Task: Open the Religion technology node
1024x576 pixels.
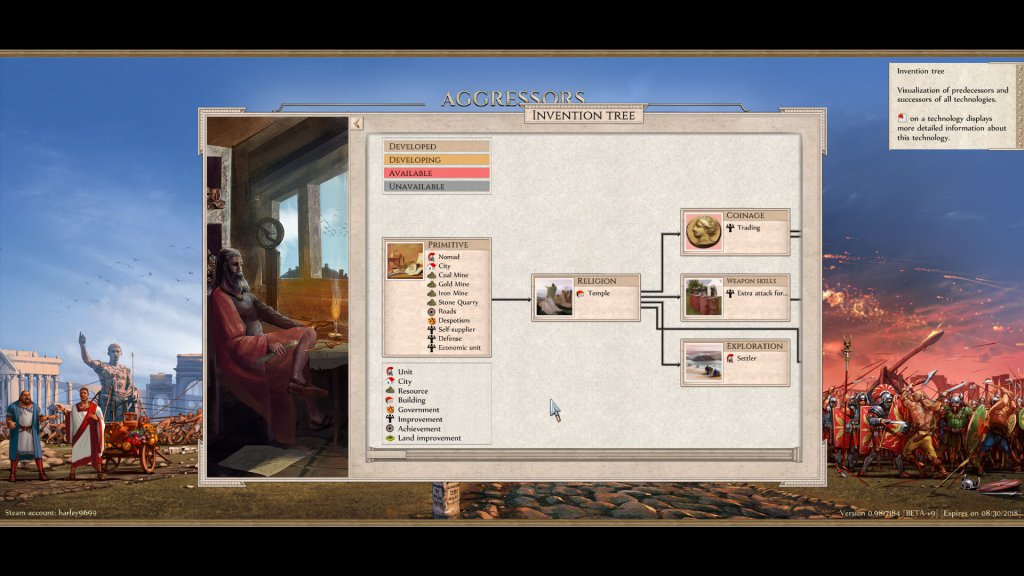Action: point(596,281)
